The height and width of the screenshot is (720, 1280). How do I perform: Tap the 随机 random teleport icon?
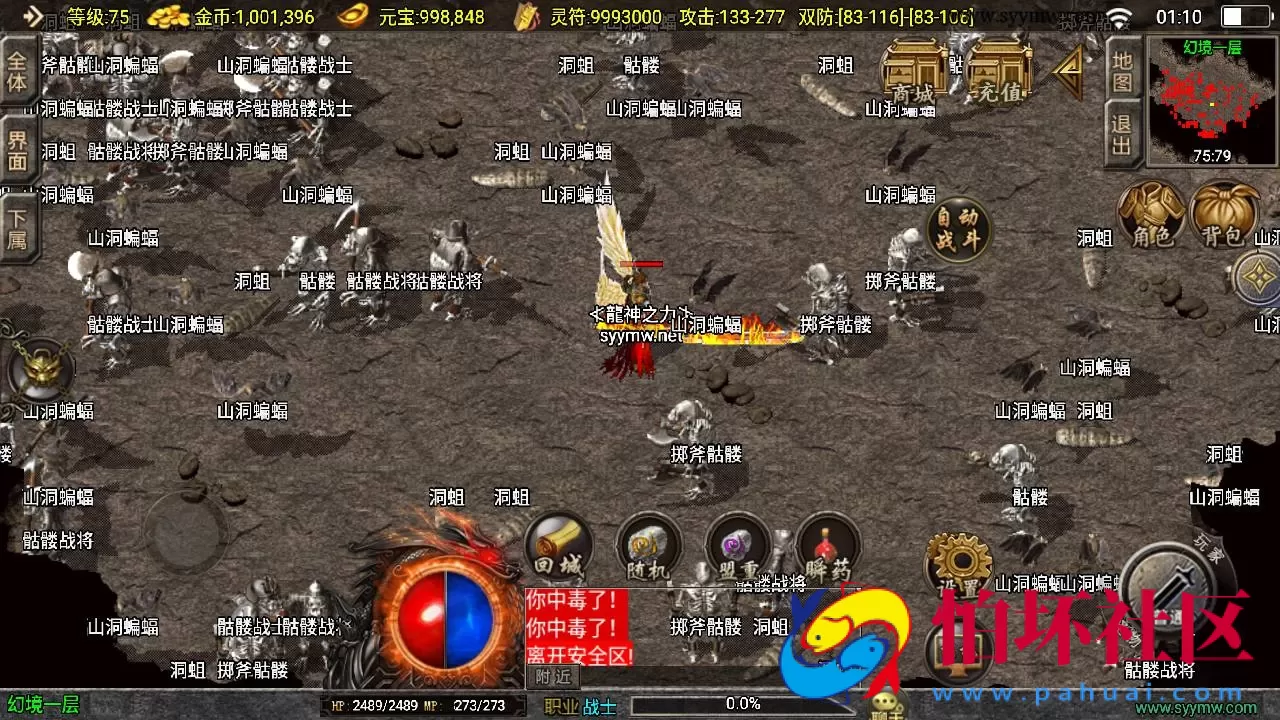pyautogui.click(x=648, y=547)
